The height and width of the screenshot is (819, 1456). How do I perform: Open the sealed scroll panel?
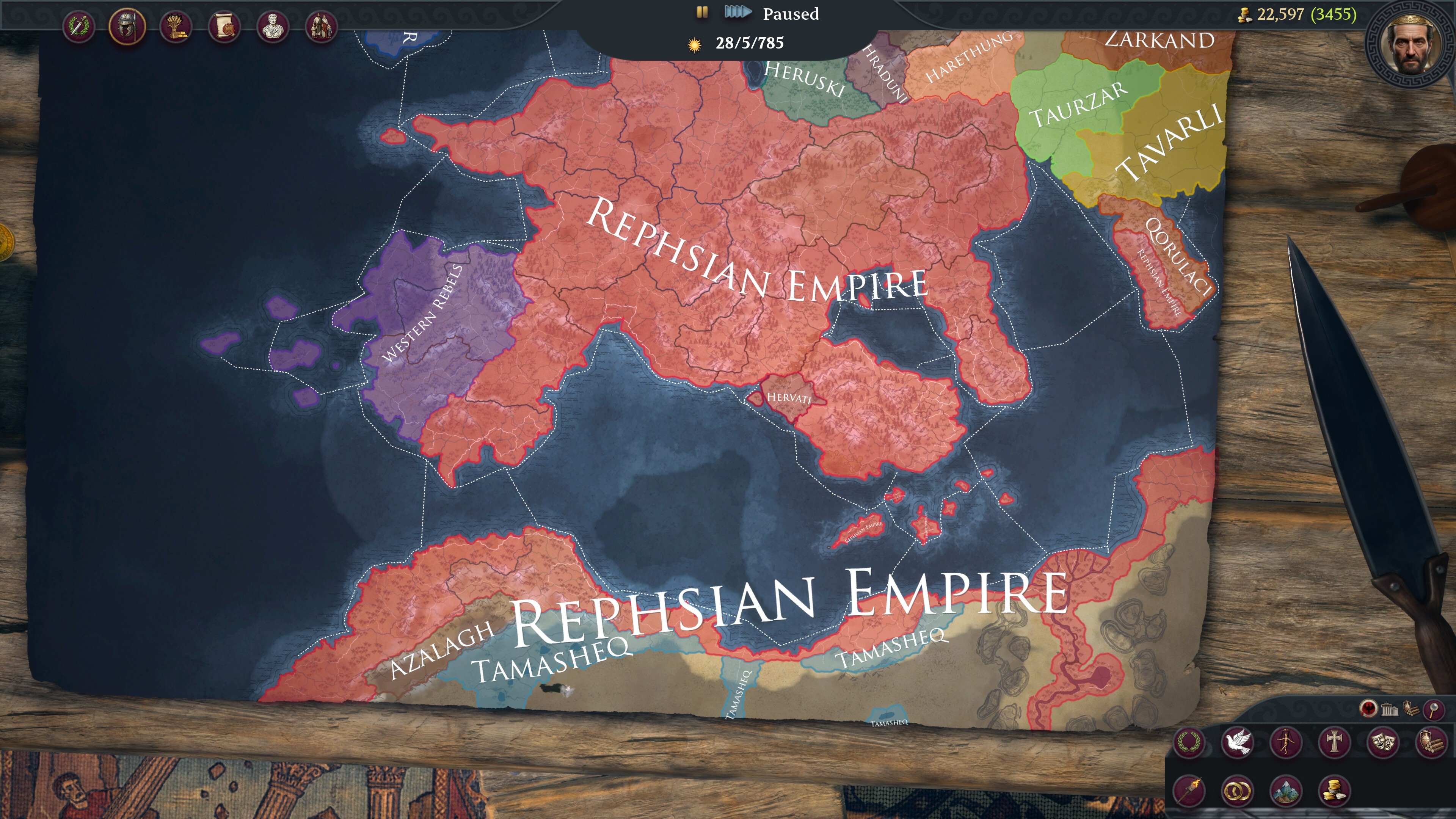click(224, 26)
